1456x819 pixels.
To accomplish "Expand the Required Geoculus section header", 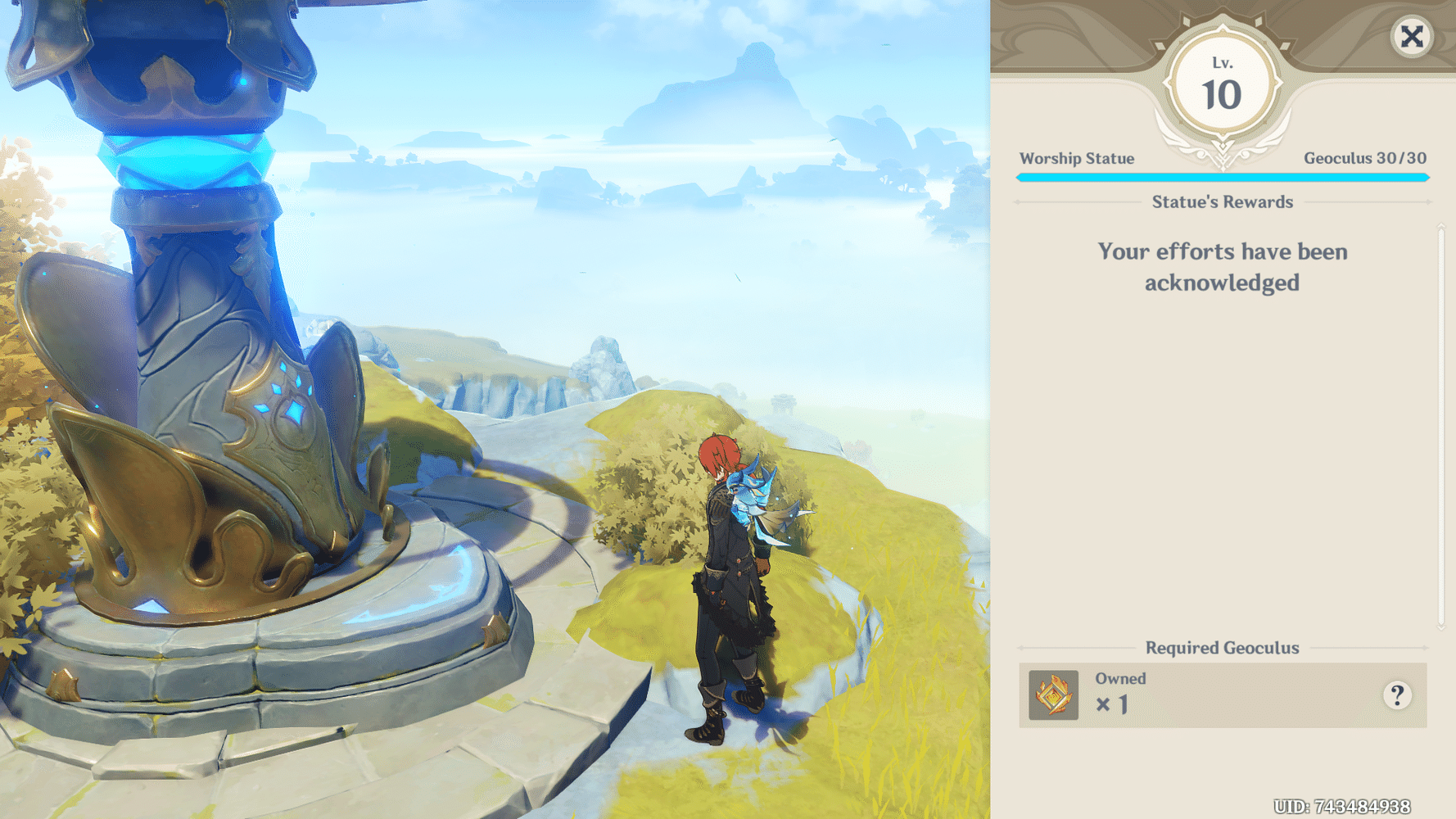I will (x=1222, y=647).
